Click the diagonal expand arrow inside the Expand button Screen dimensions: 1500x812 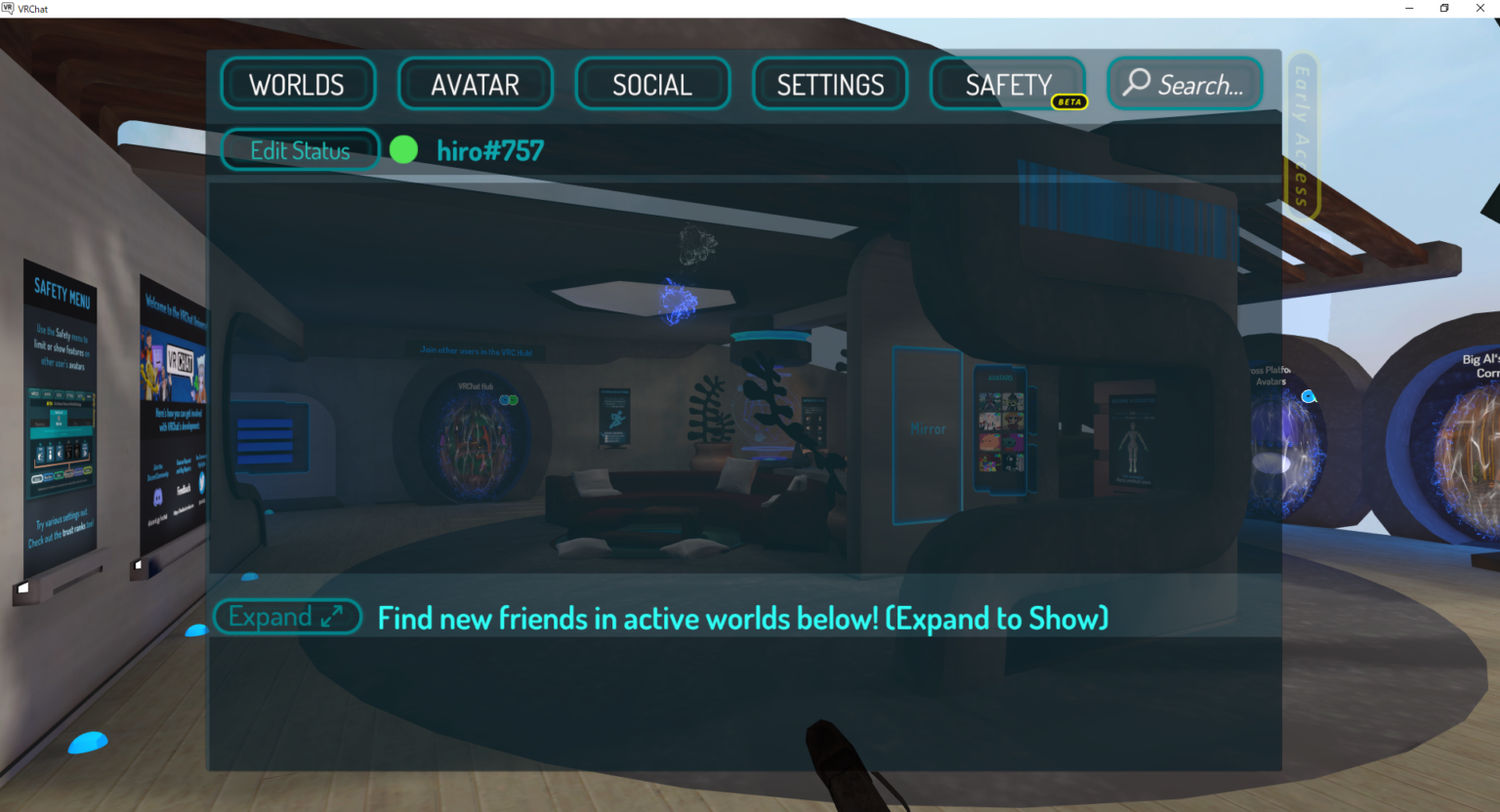[330, 617]
